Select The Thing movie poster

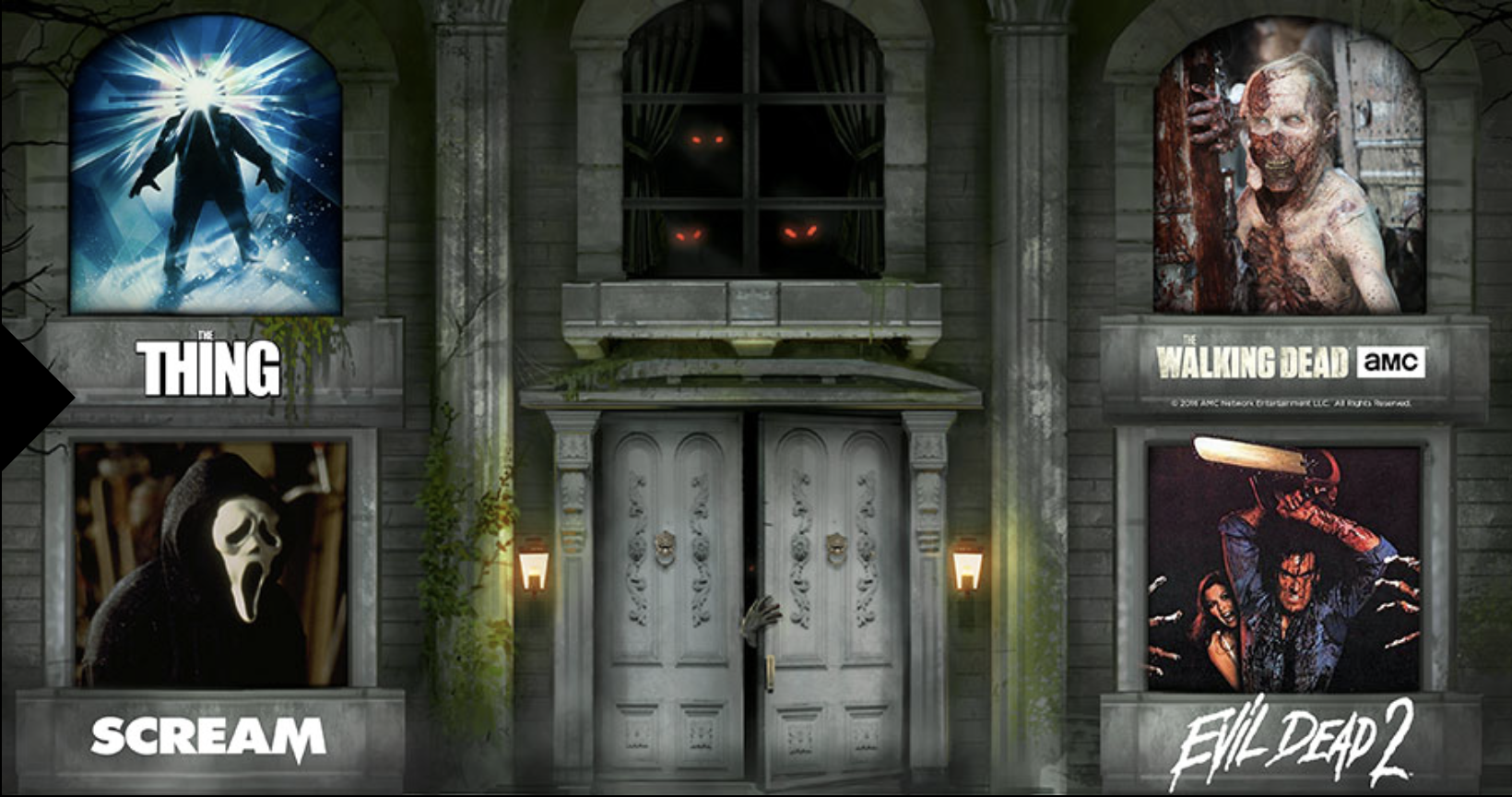(x=206, y=166)
